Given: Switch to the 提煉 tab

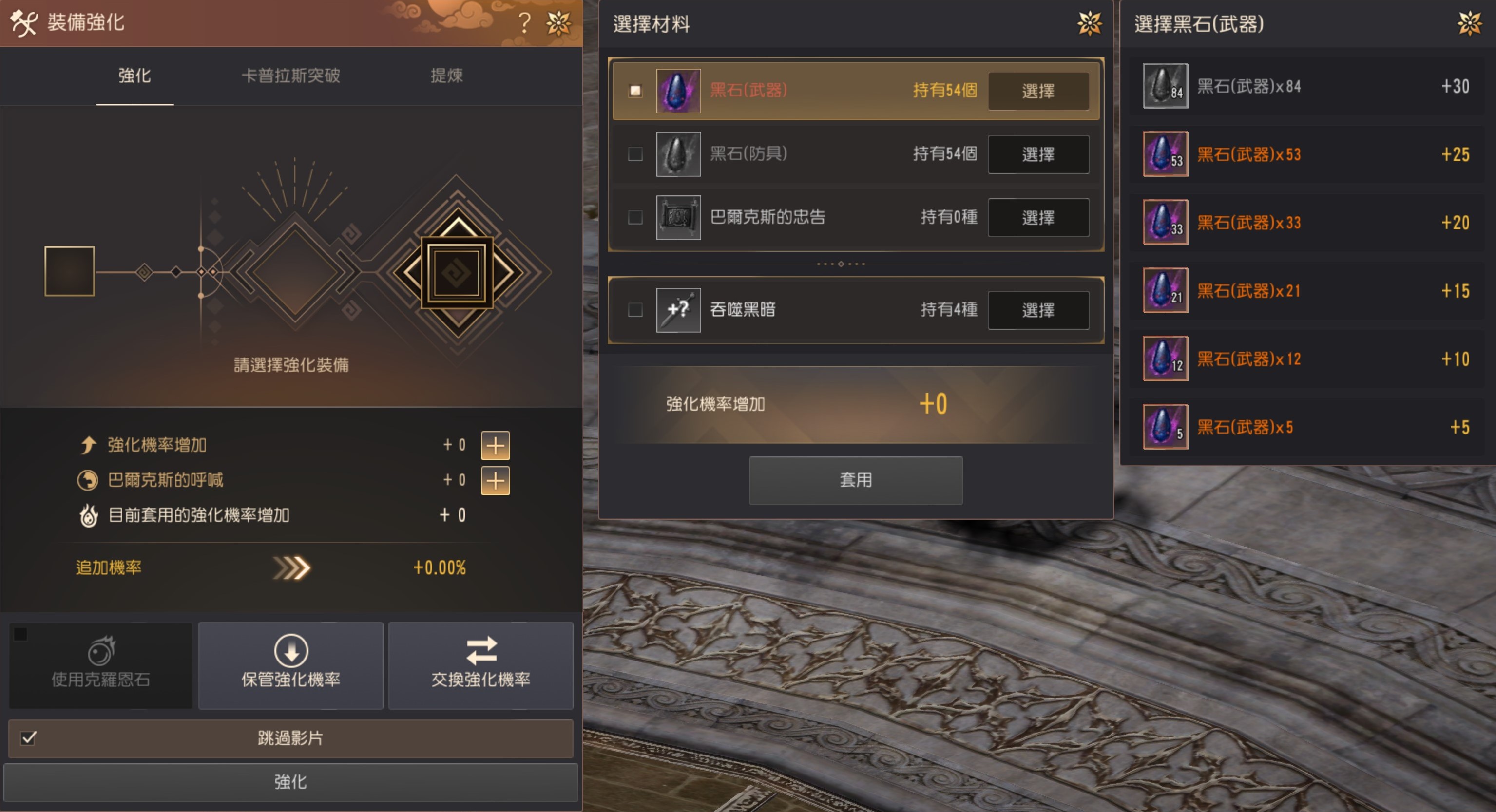Looking at the screenshot, I should point(446,76).
